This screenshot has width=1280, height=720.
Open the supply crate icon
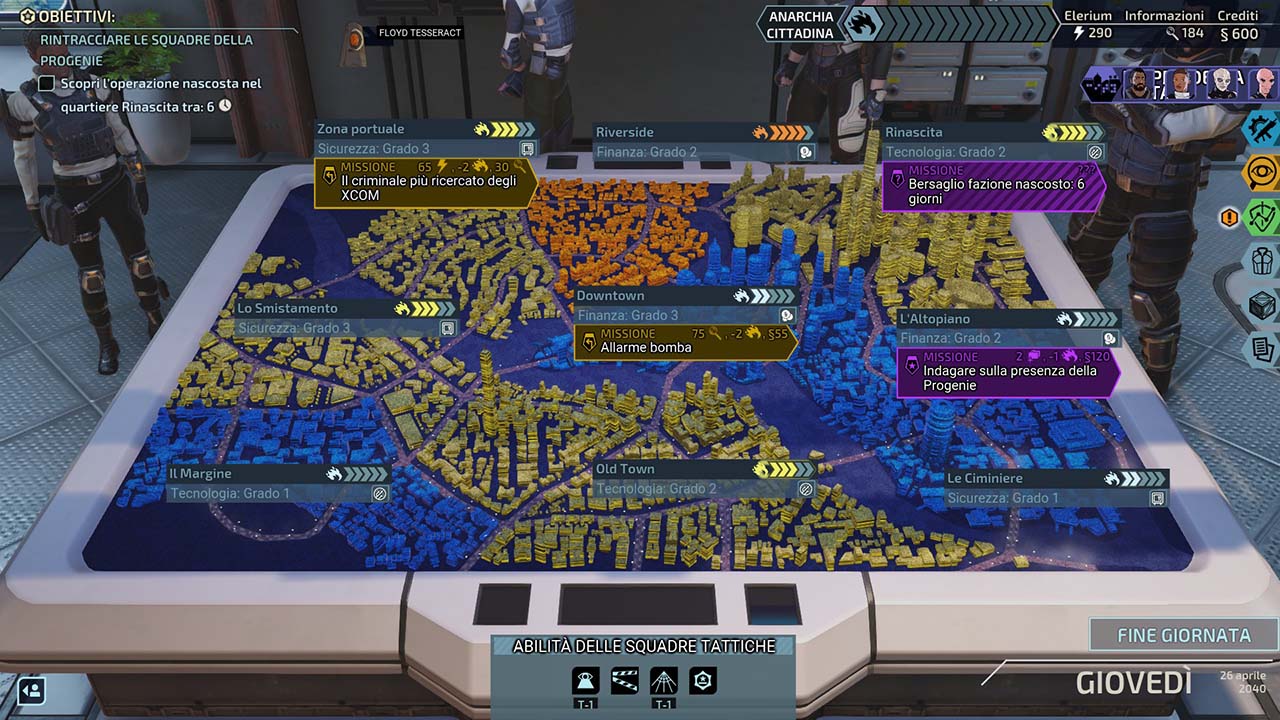[1262, 305]
